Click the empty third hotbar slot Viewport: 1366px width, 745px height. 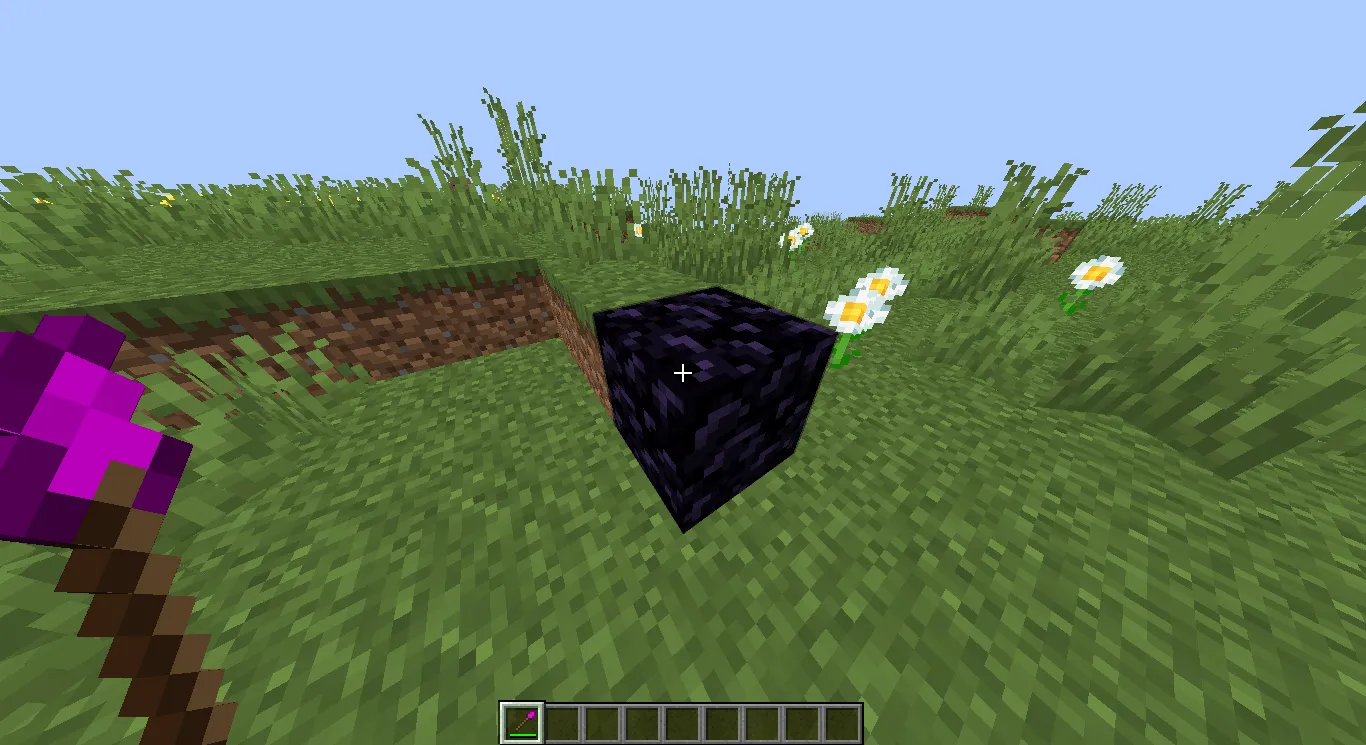[602, 720]
